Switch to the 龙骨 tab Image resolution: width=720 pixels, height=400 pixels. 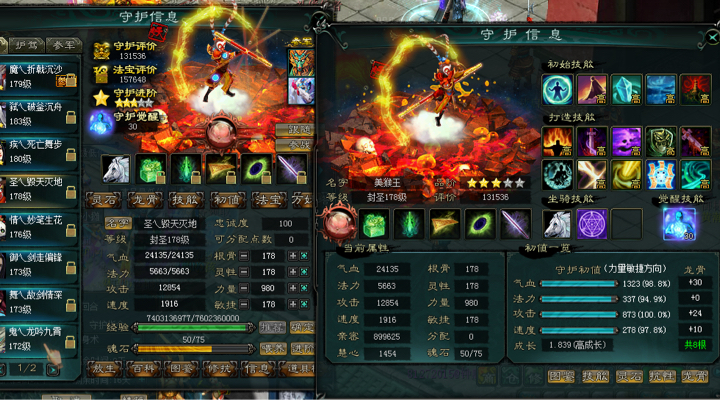pos(143,198)
